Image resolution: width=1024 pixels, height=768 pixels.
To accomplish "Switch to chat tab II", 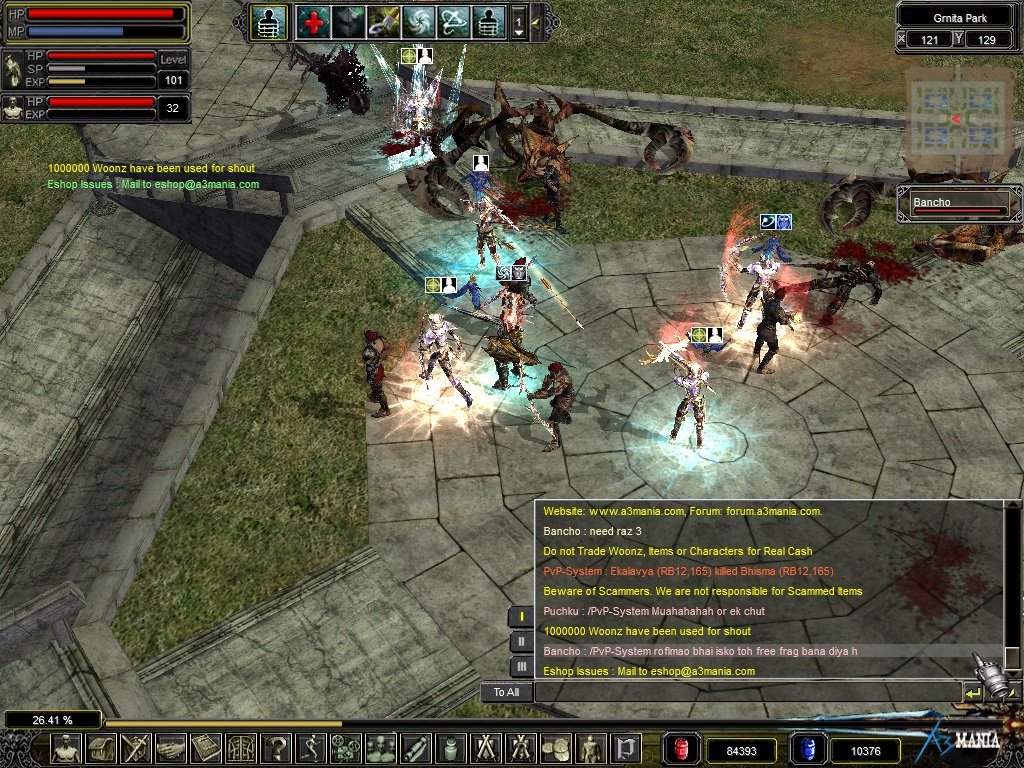I will [x=521, y=641].
